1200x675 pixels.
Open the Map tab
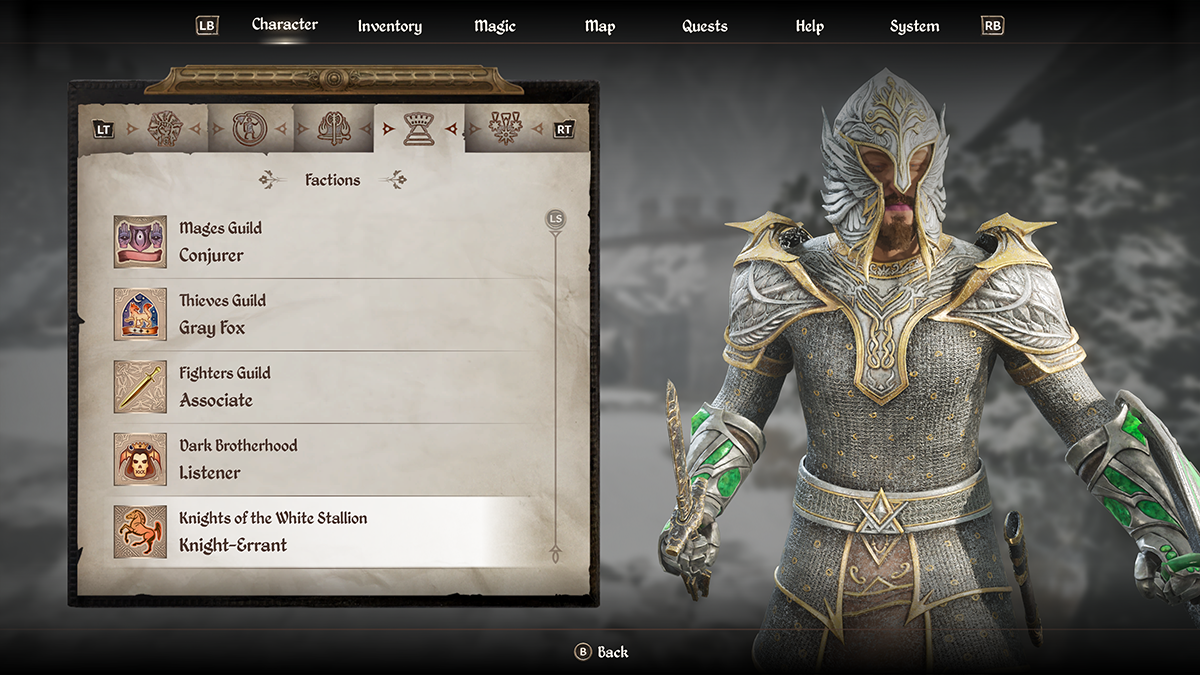click(600, 26)
